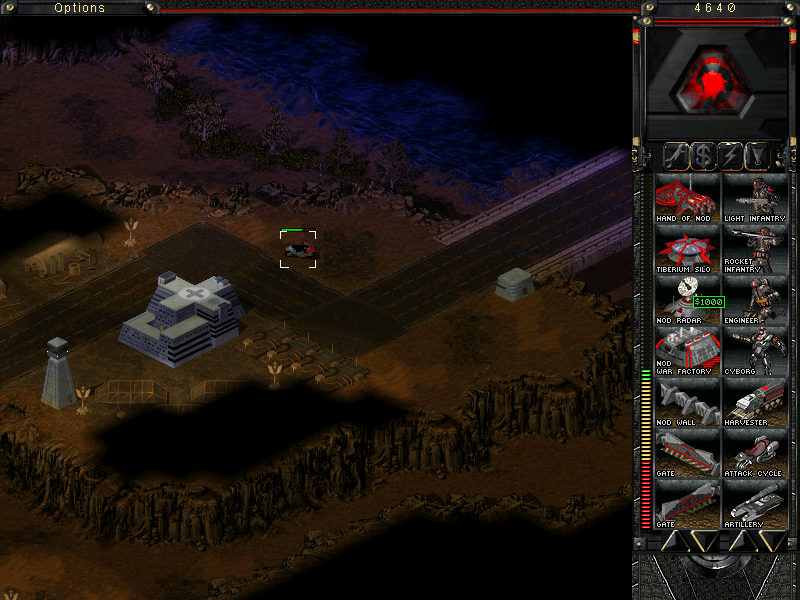Click the unit marked with selection brackets
The height and width of the screenshot is (600, 800).
click(x=298, y=248)
